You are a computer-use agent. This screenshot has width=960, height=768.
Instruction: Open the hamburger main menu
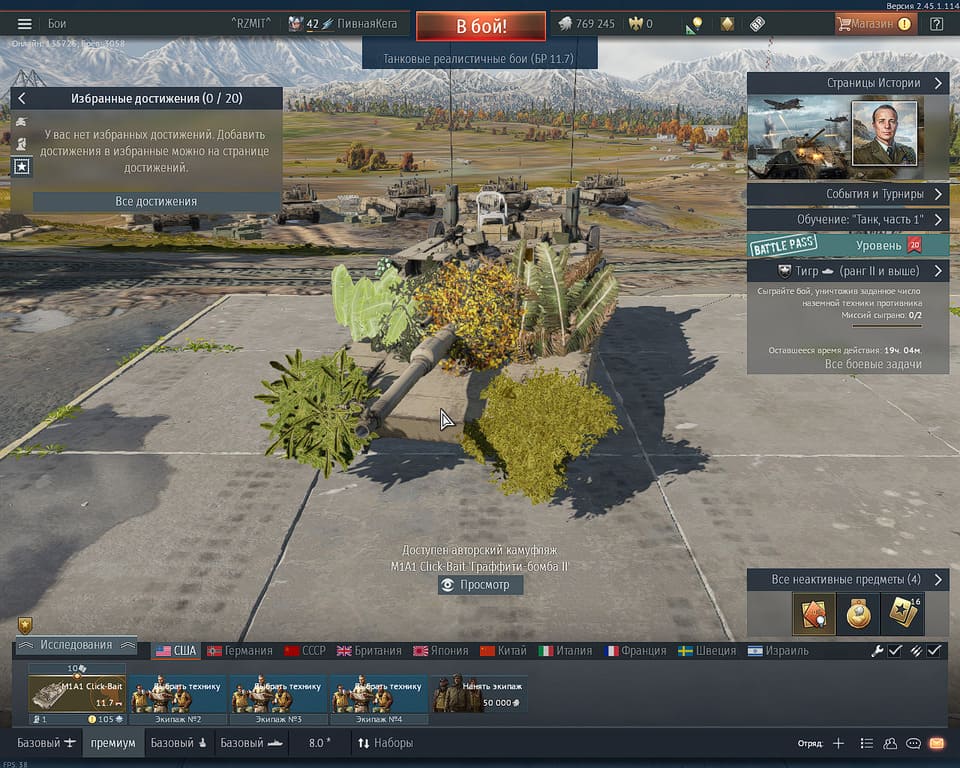click(x=24, y=24)
